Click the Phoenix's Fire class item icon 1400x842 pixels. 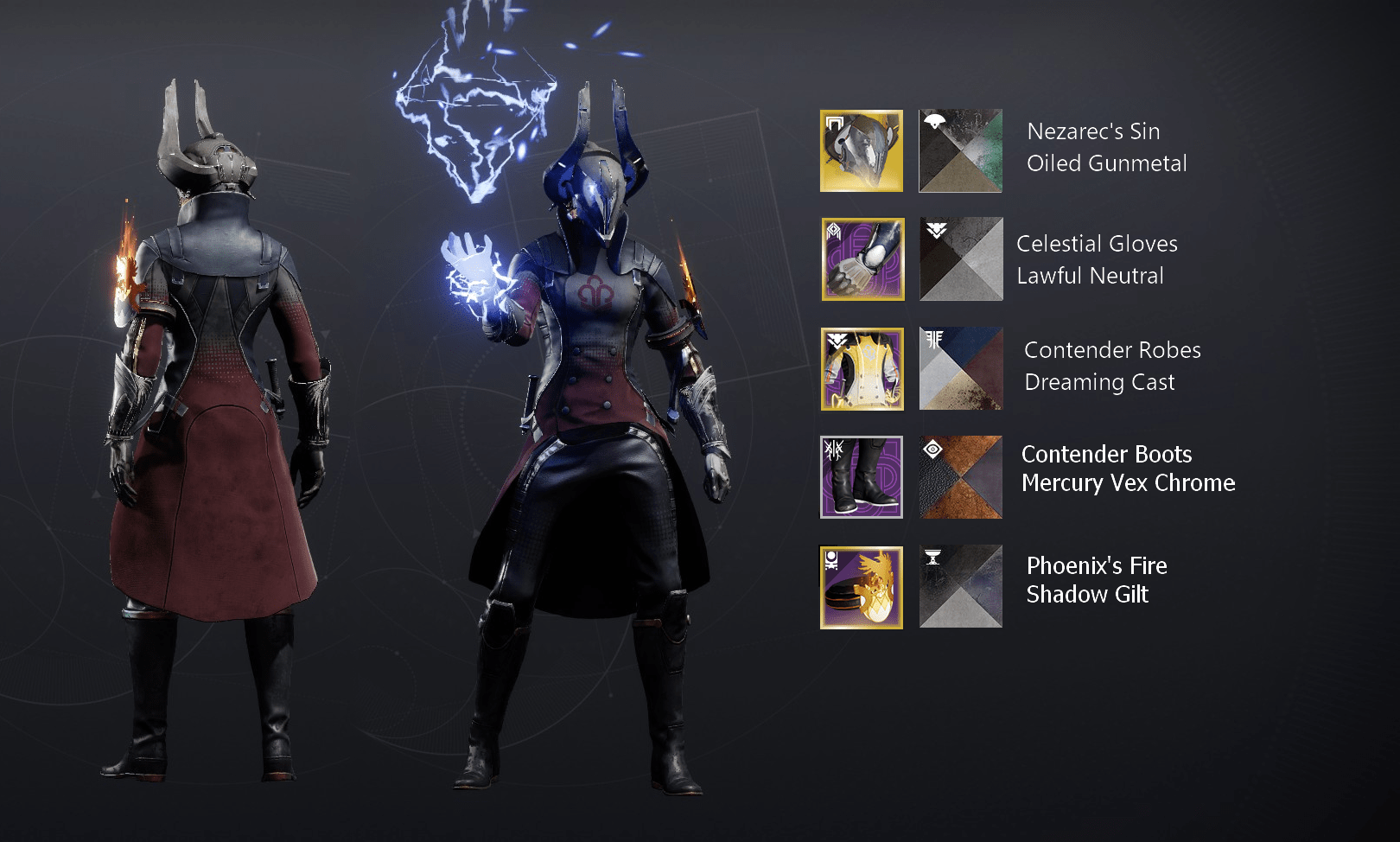(861, 585)
